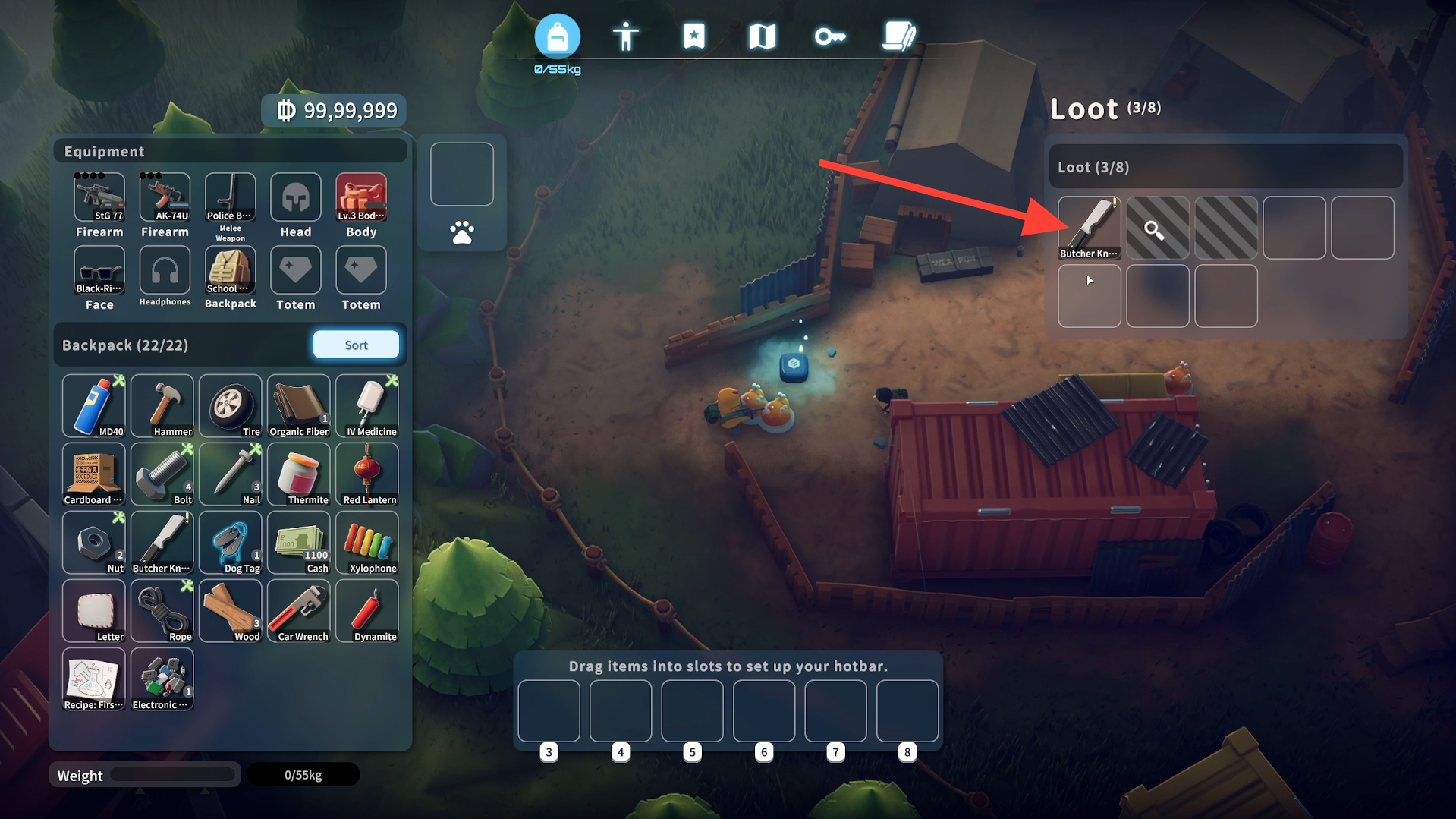This screenshot has height=819, width=1456.
Task: Open the backpack inventory tab
Action: tap(557, 36)
